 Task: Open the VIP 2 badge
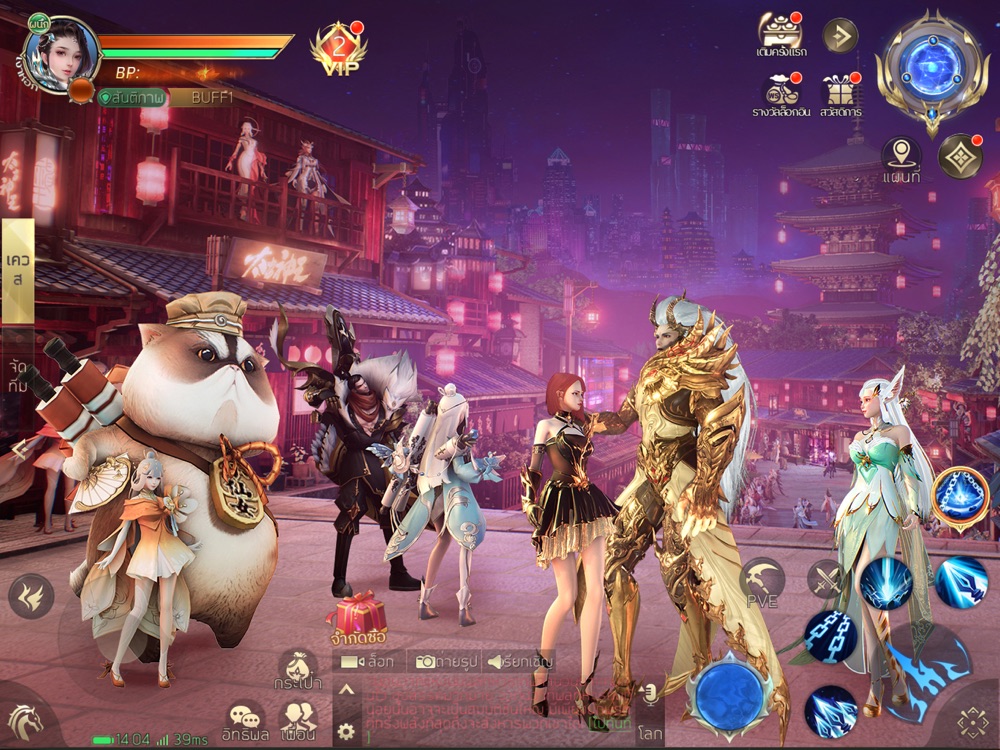coord(337,48)
